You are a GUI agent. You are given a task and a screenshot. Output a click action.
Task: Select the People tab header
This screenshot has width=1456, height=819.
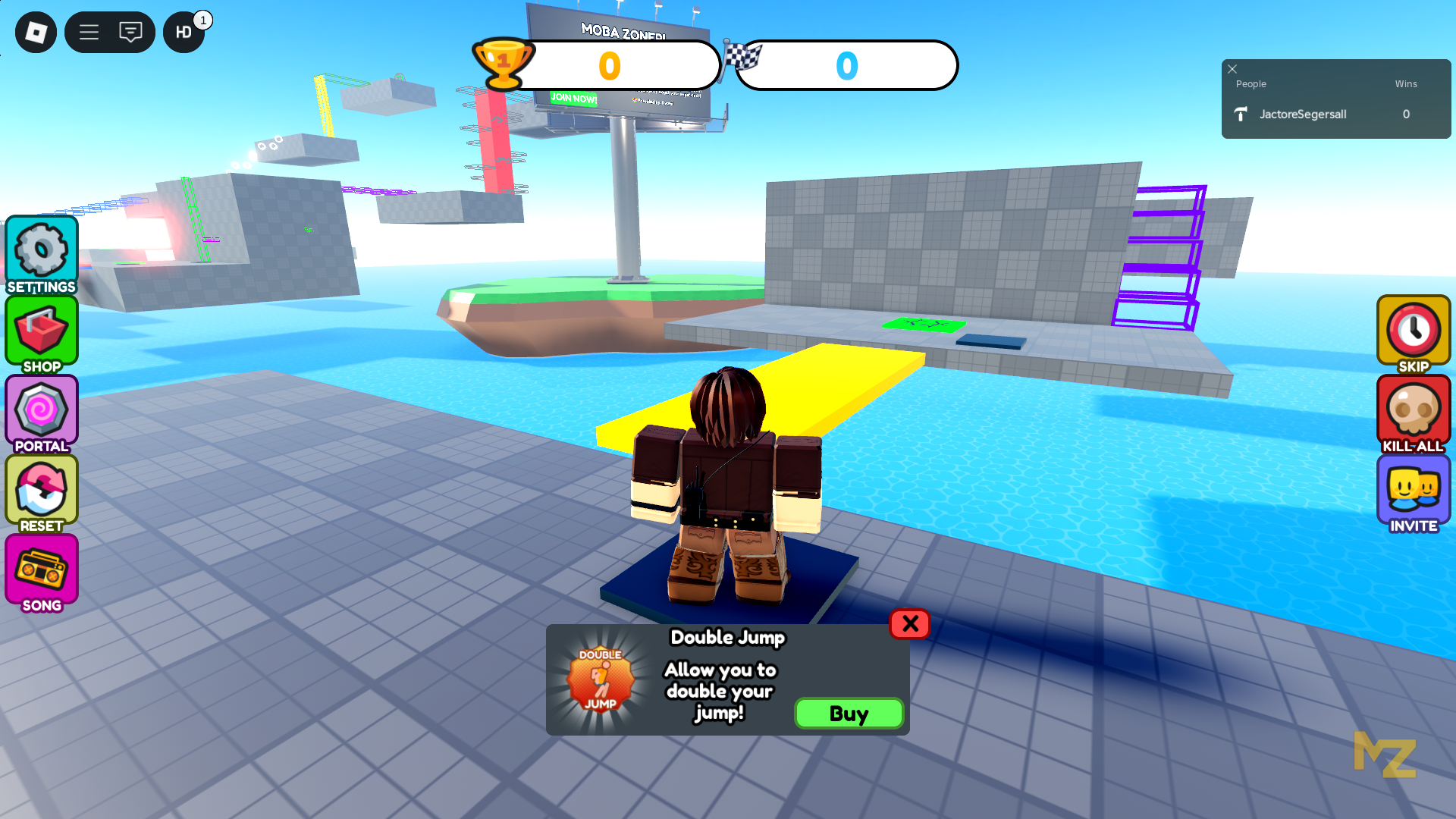click(1250, 83)
